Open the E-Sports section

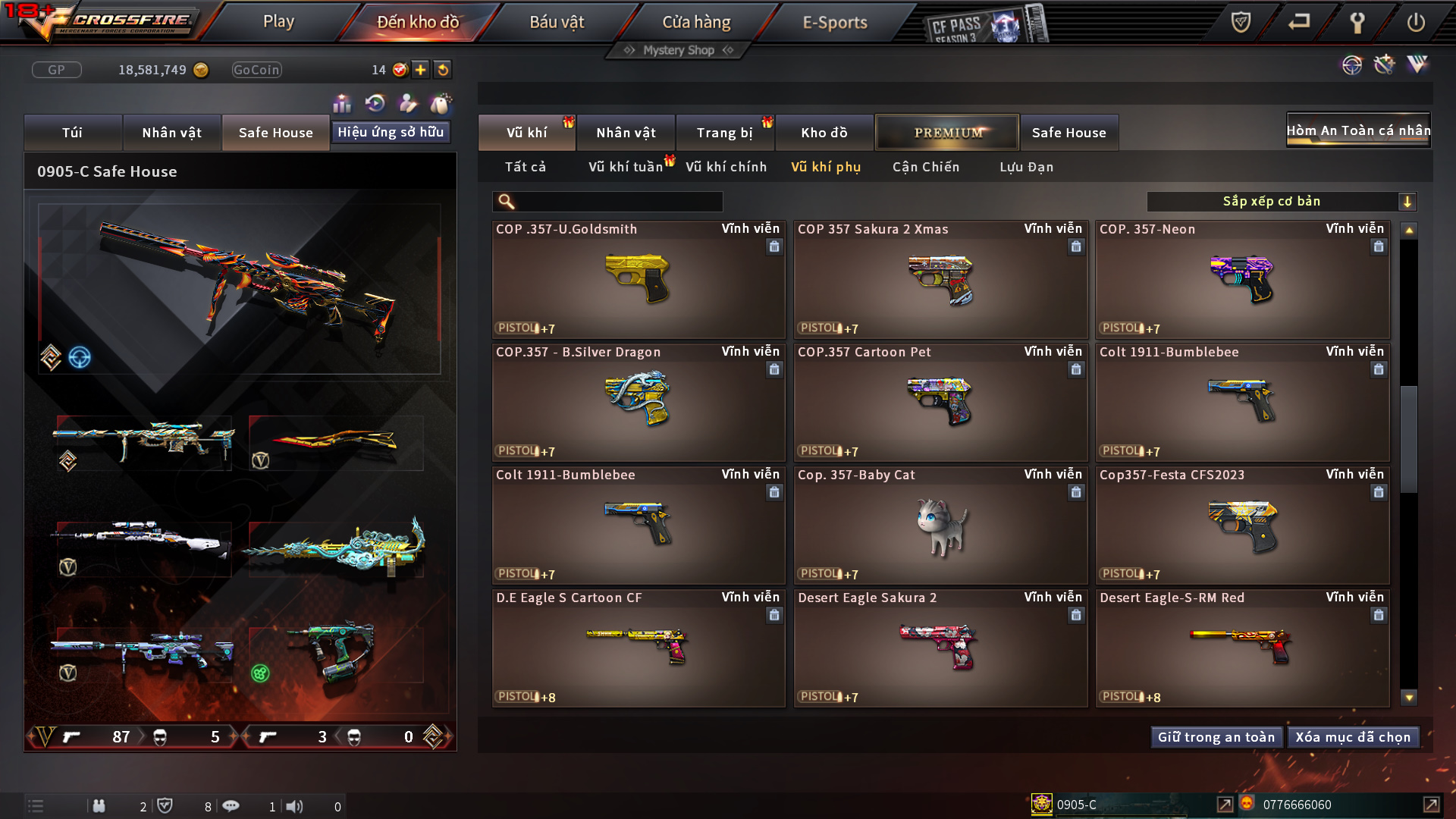[834, 22]
